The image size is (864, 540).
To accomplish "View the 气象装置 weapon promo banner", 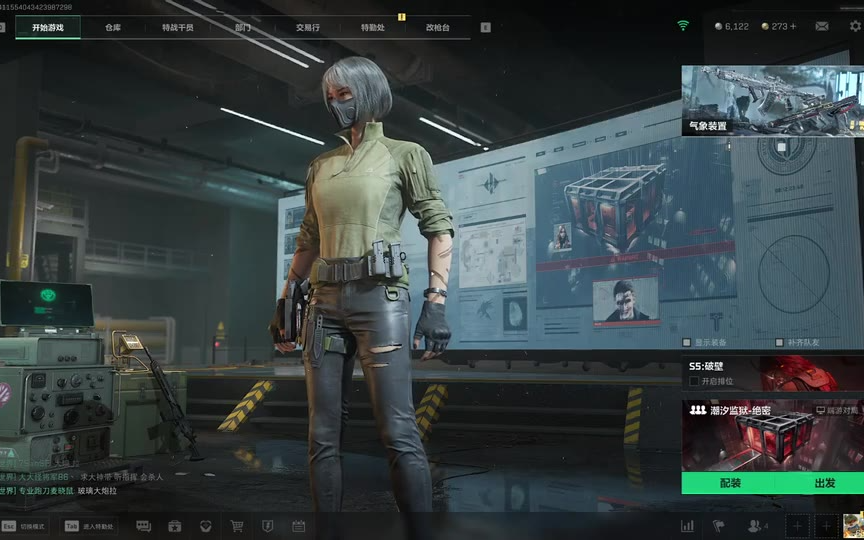I will coord(772,100).
